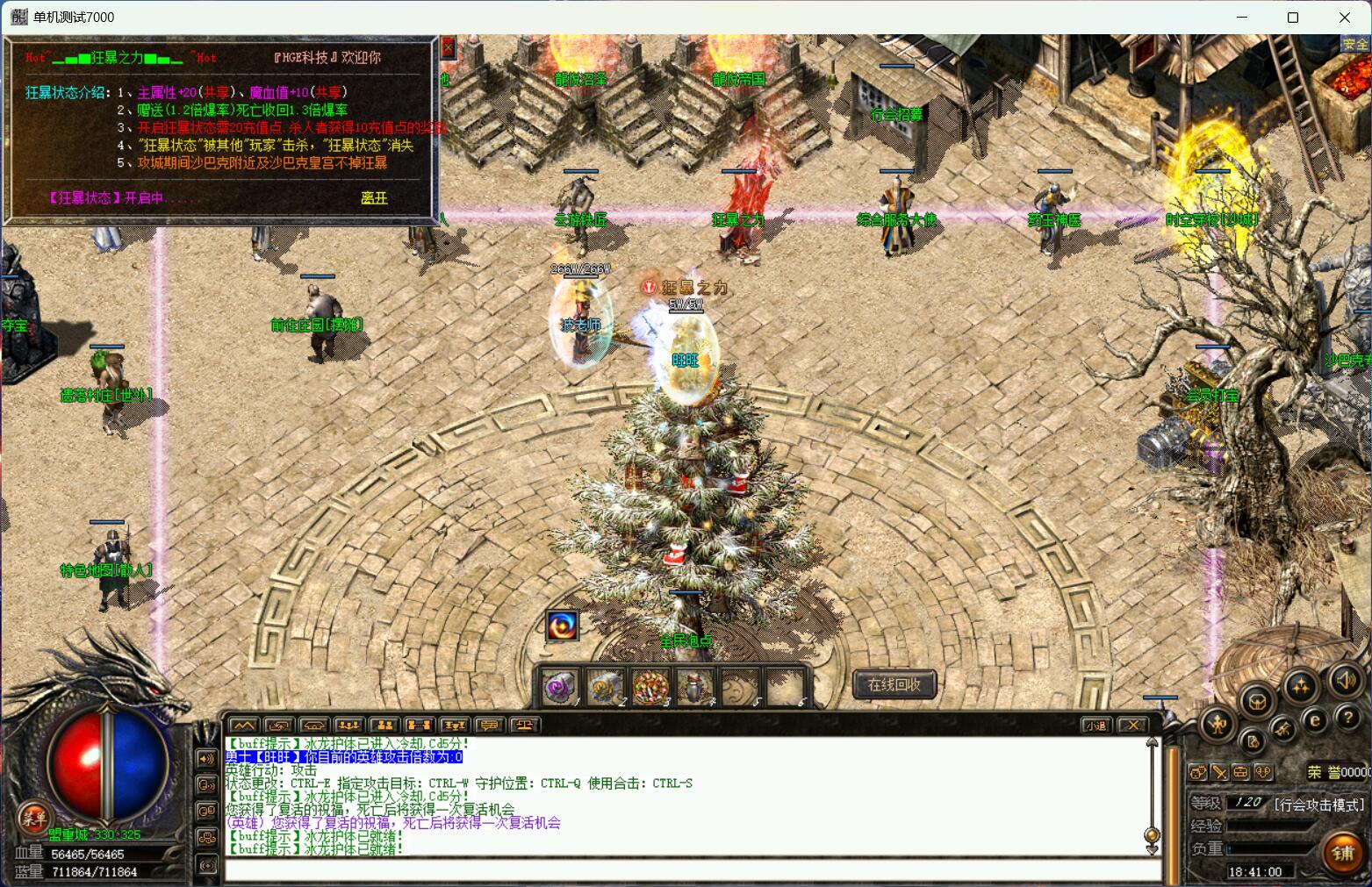Click the chat text input field

[x=685, y=870]
